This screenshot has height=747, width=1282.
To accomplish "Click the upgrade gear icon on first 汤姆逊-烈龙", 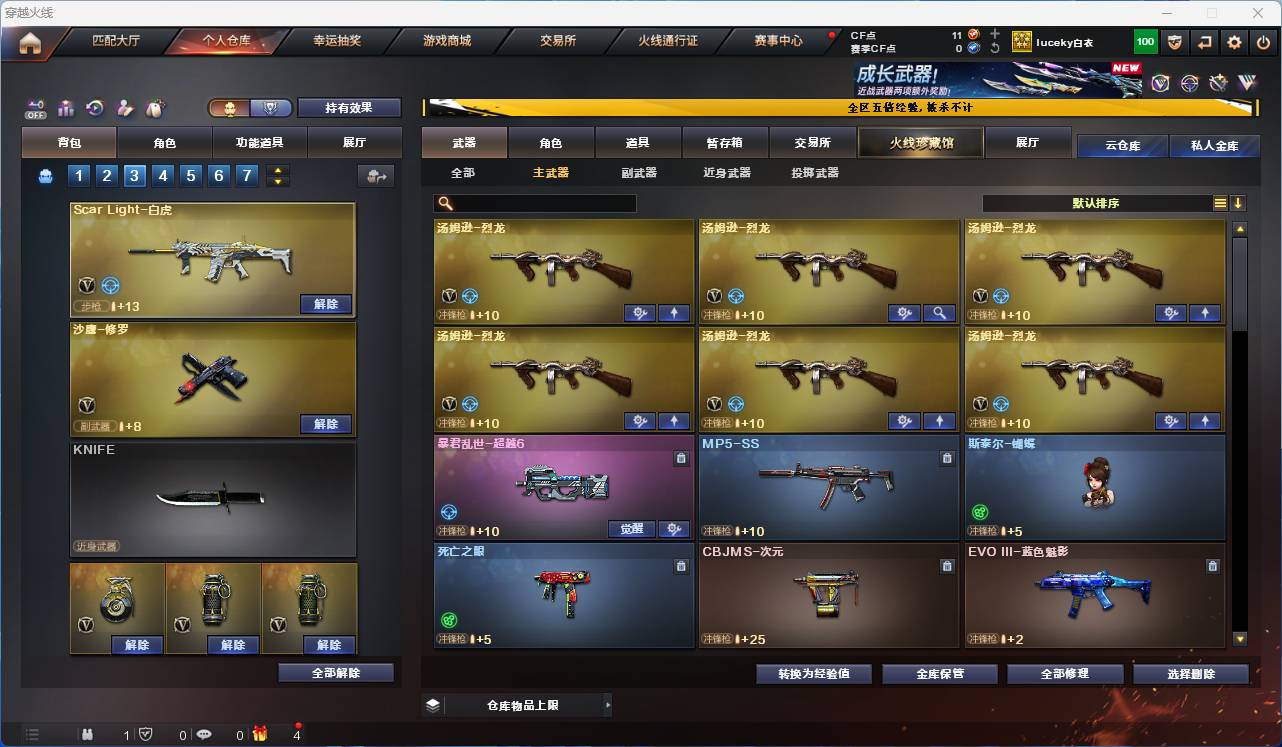I will click(x=639, y=313).
